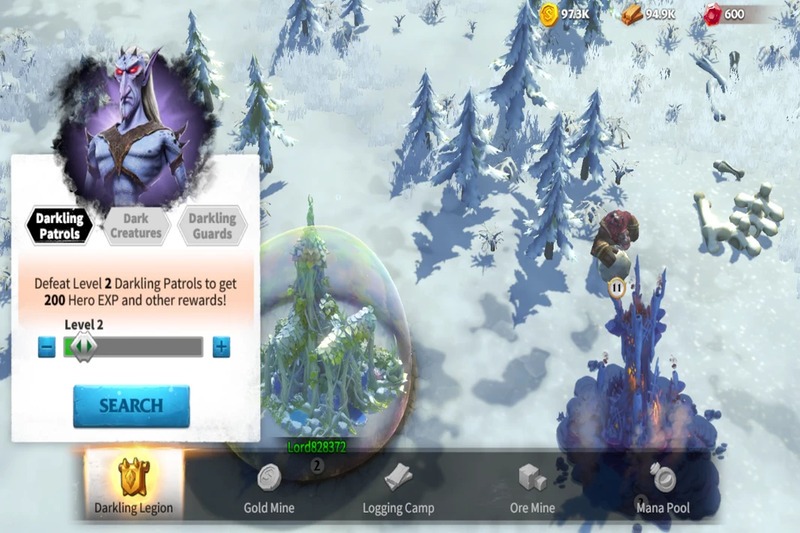
Task: Select the Logging Camp category
Action: click(x=398, y=489)
